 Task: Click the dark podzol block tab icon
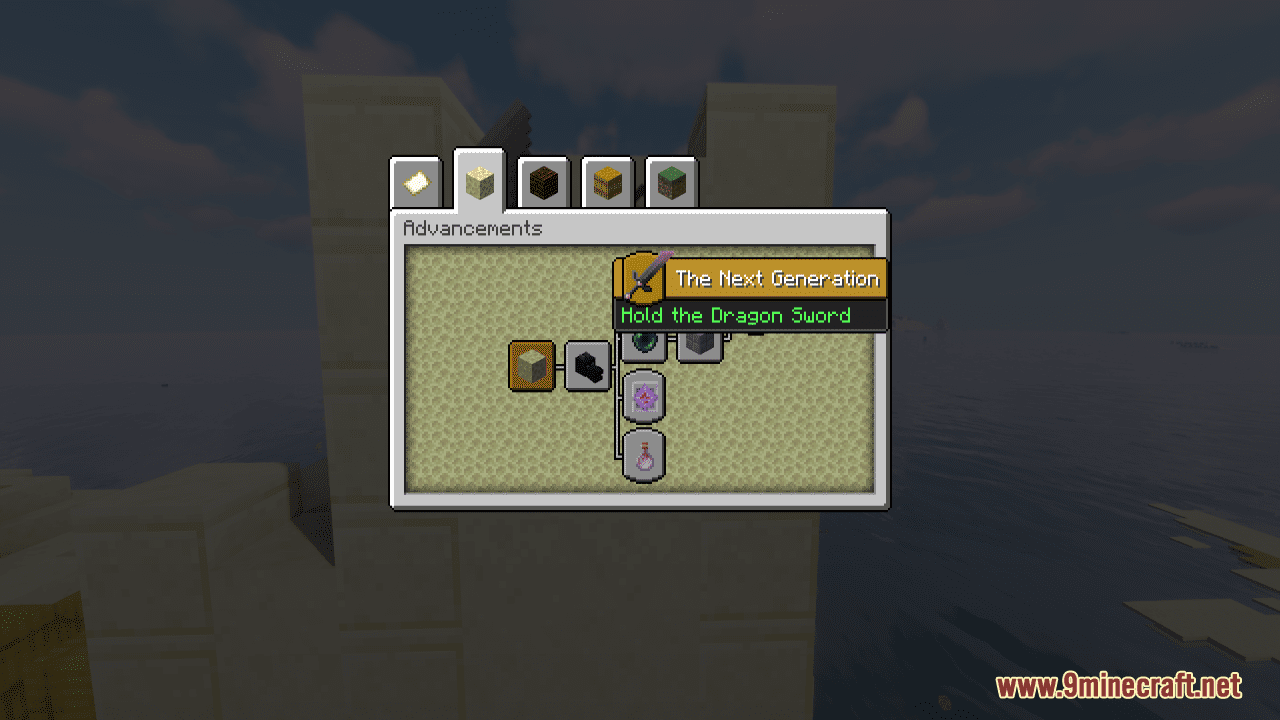(x=543, y=182)
